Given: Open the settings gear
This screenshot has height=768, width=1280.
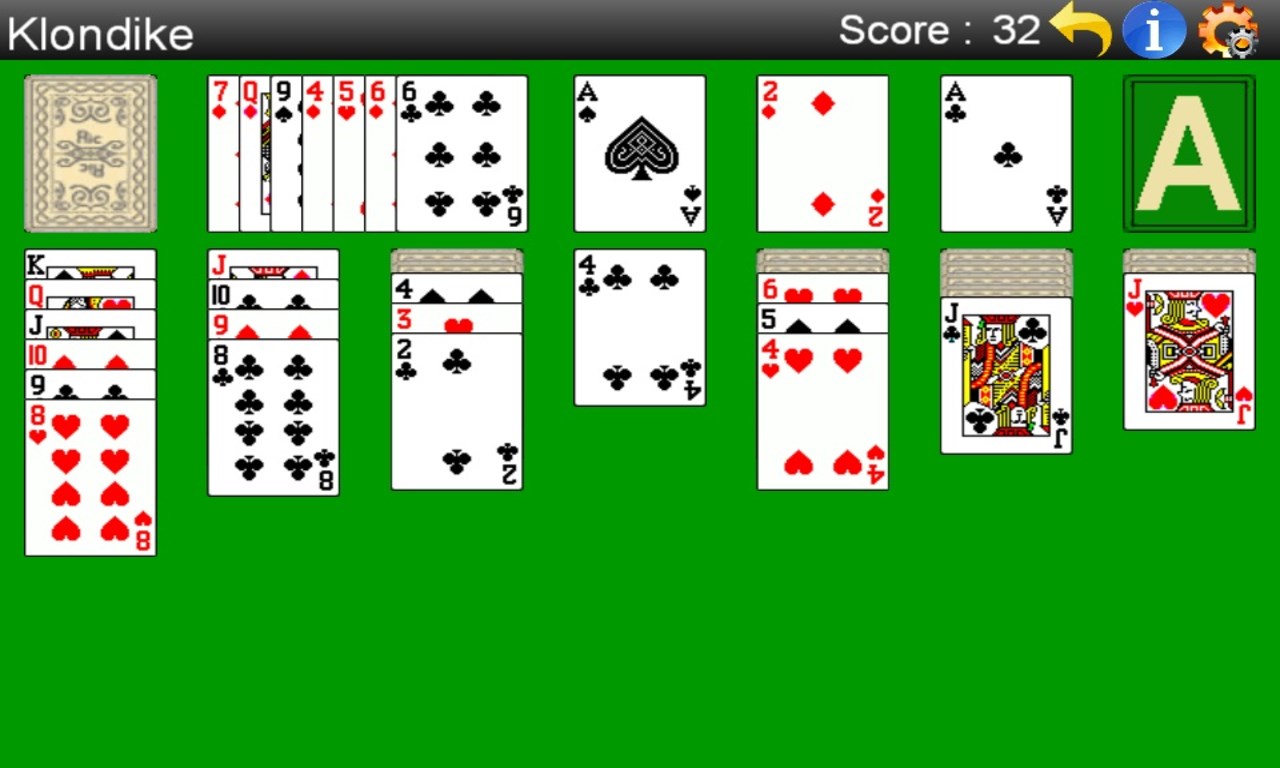Looking at the screenshot, I should (1228, 33).
